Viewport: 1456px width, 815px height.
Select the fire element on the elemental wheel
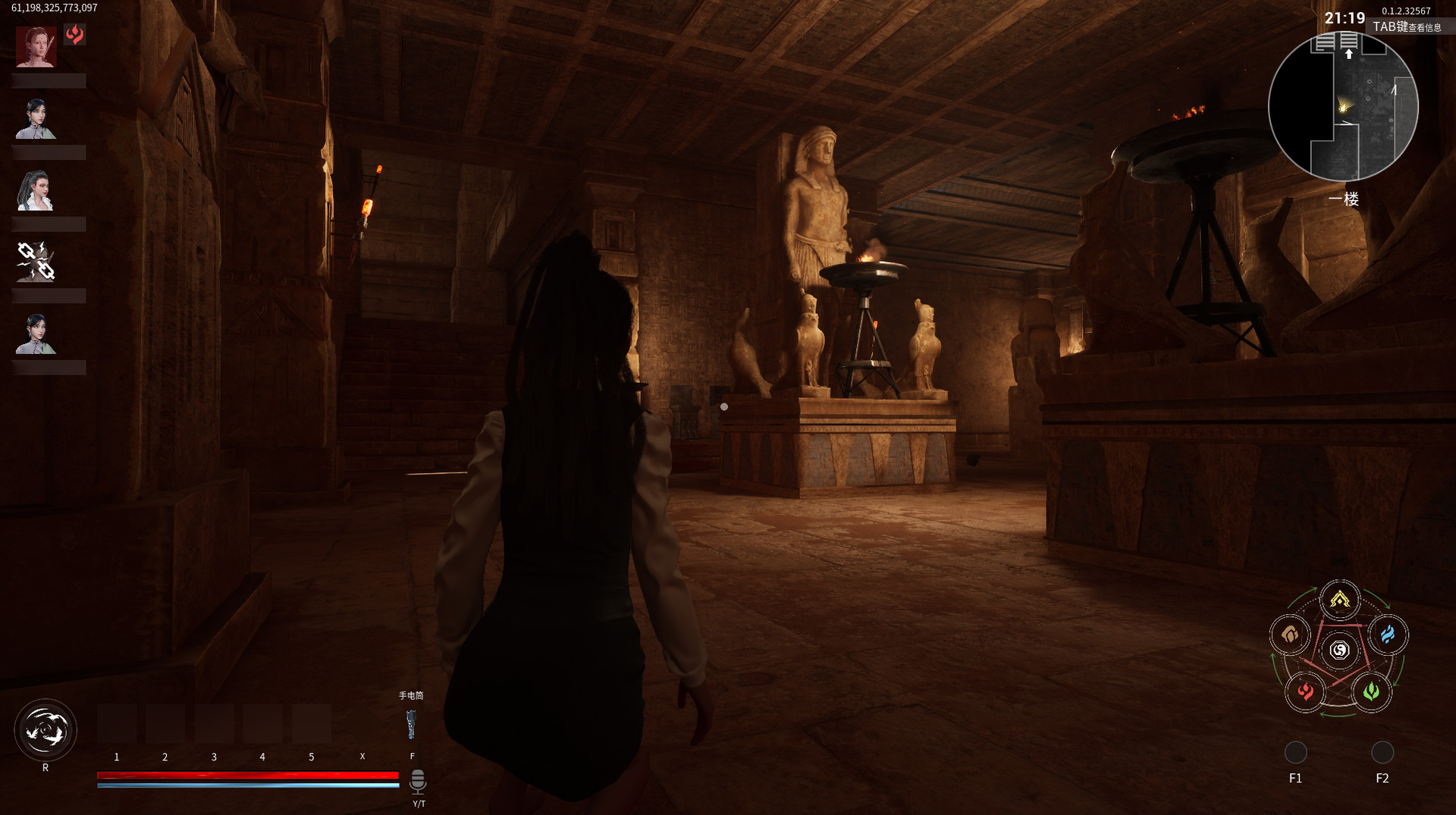1306,692
